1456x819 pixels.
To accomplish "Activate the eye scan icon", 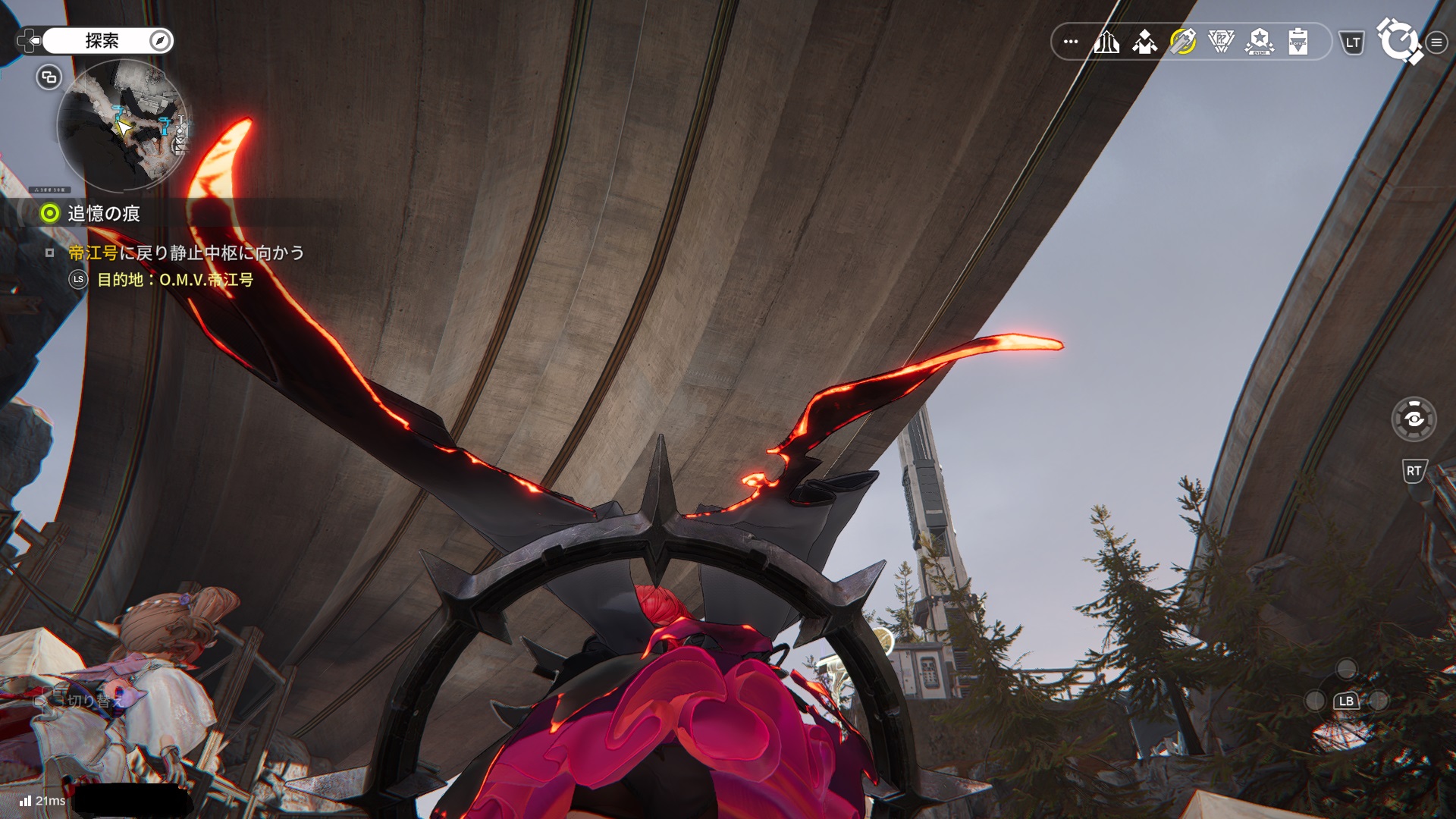I will pos(1414,419).
